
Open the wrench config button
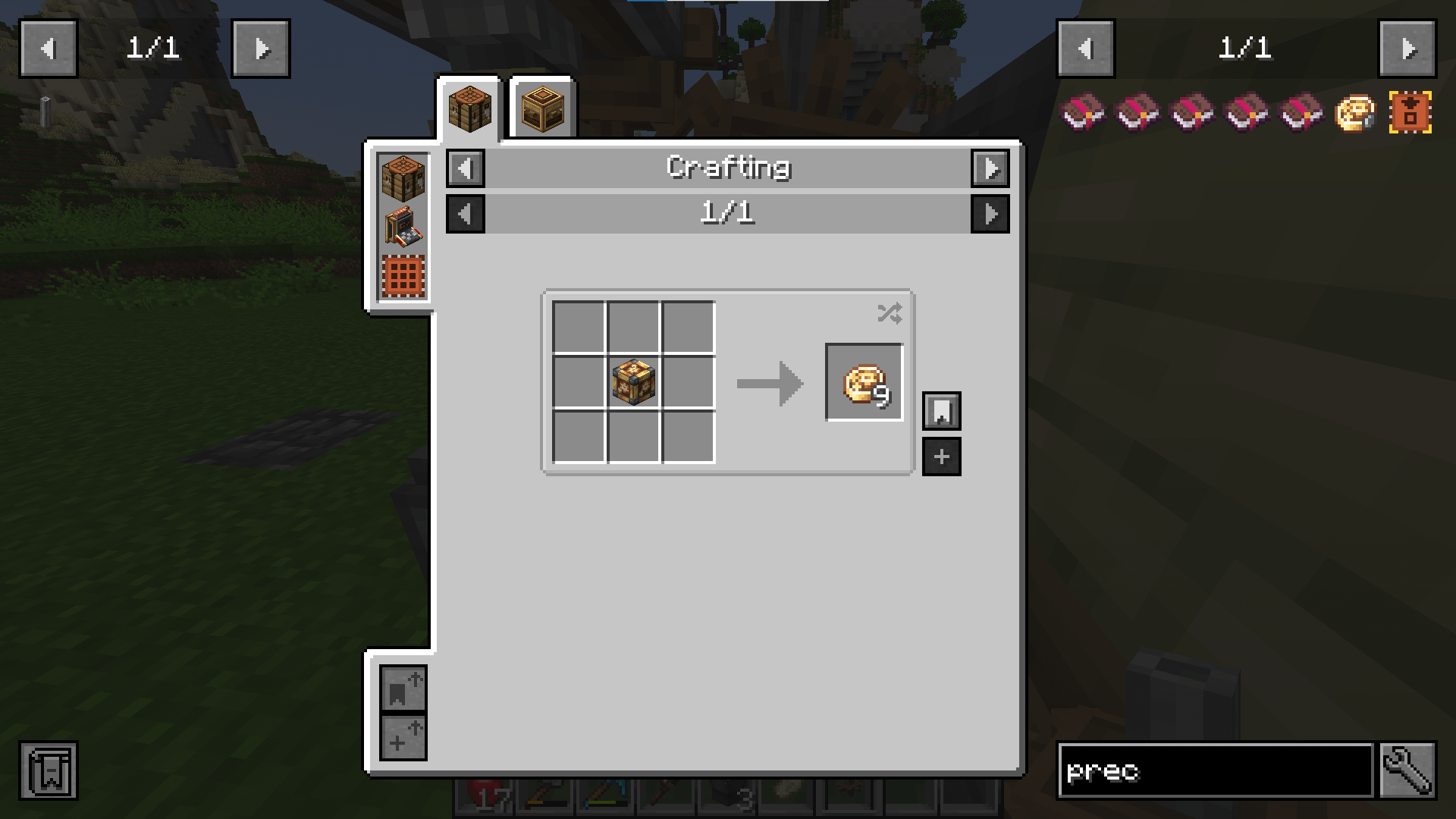coord(1407,771)
